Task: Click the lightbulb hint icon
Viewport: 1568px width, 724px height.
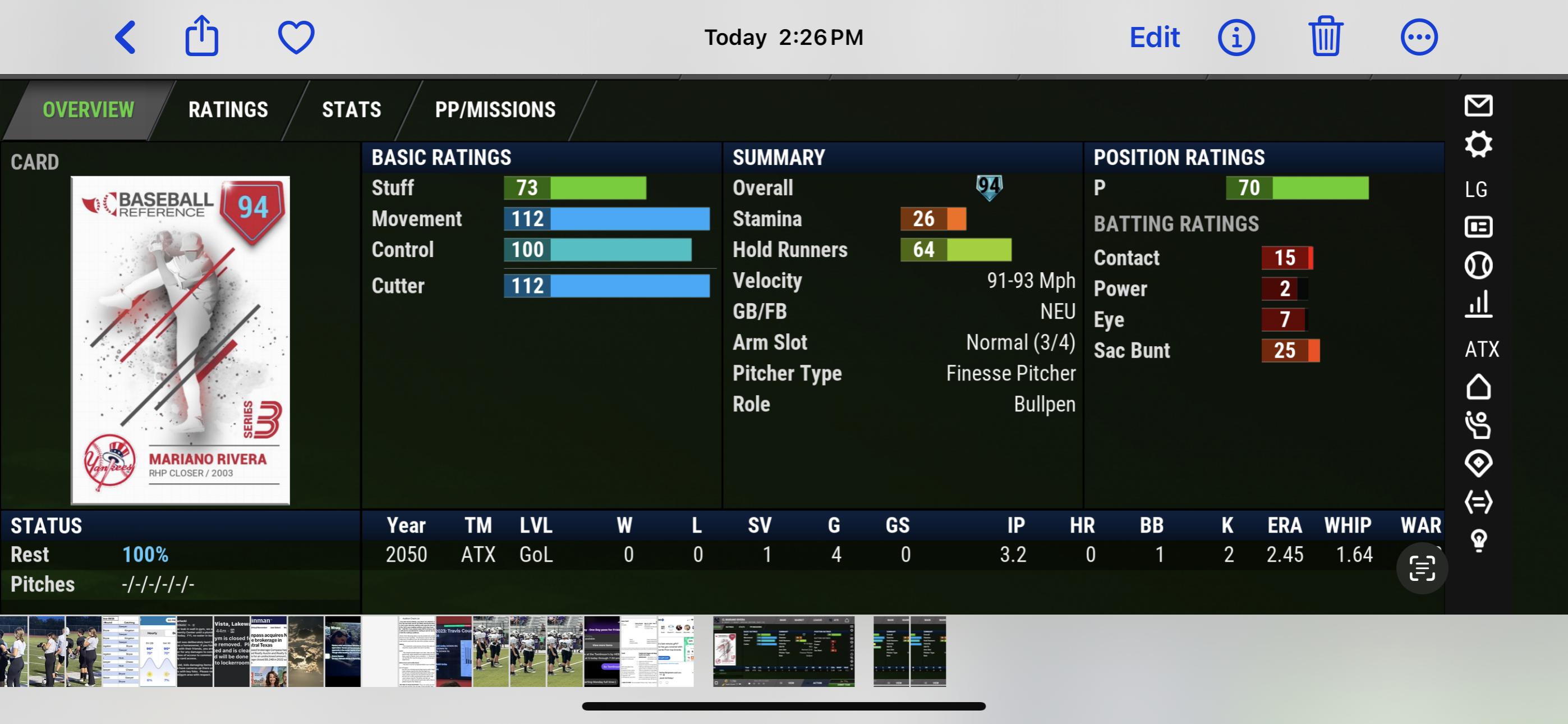Action: 1479,539
